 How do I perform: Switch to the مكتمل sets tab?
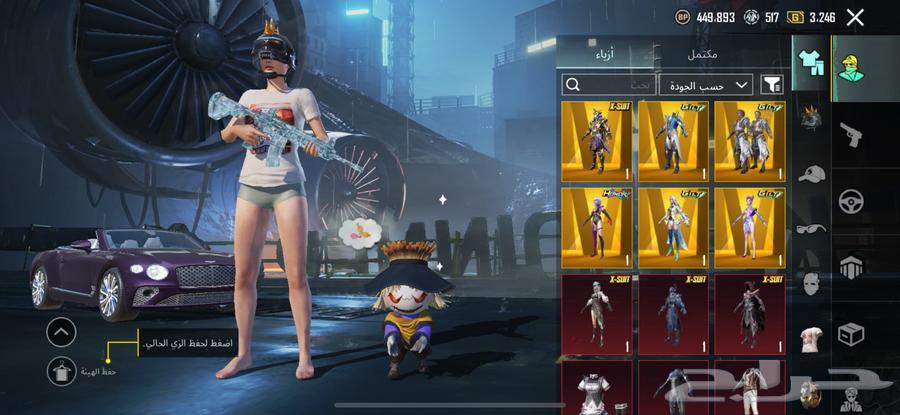[703, 54]
